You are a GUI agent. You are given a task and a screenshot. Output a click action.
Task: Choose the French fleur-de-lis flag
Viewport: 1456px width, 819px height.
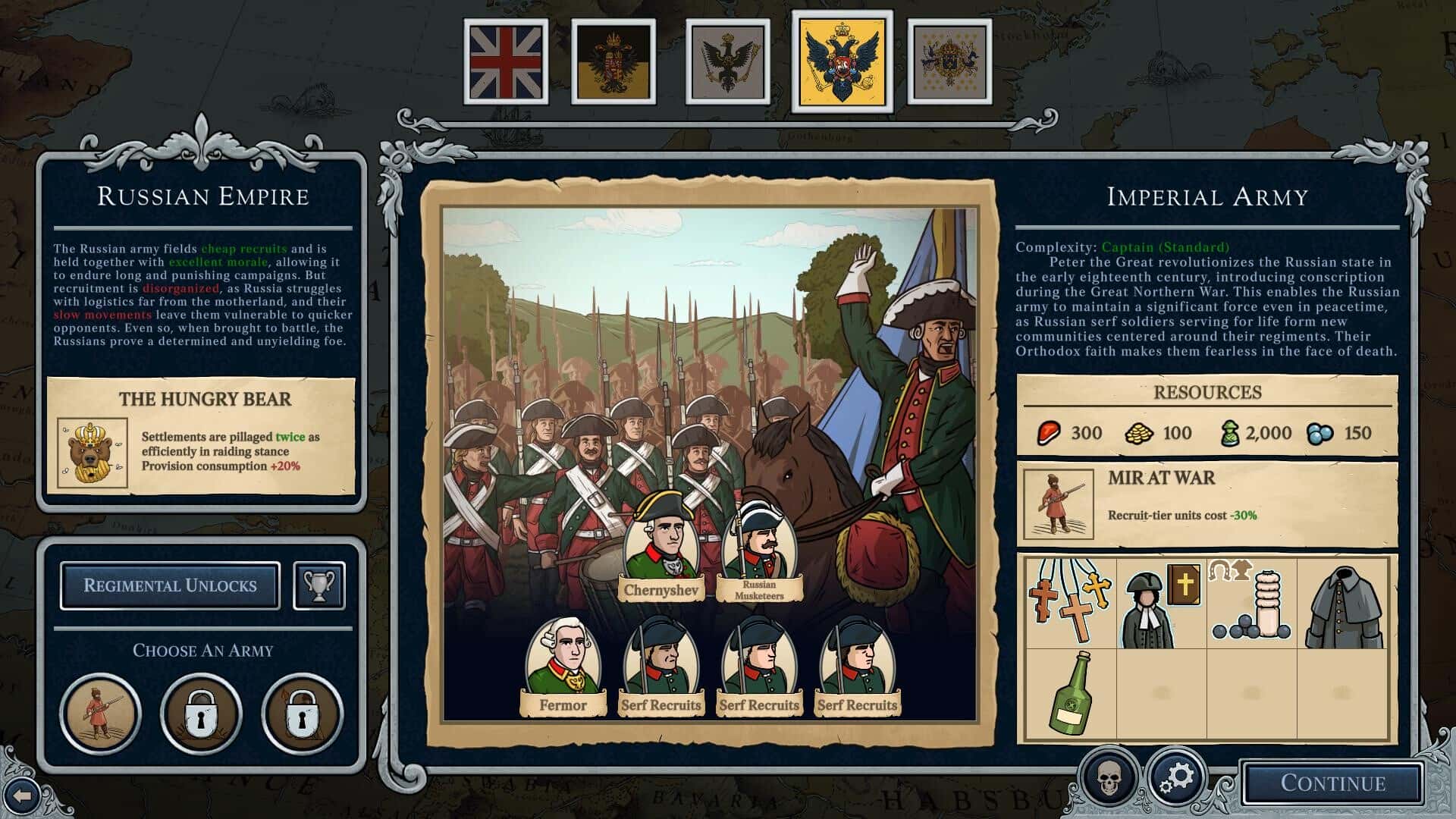(949, 62)
